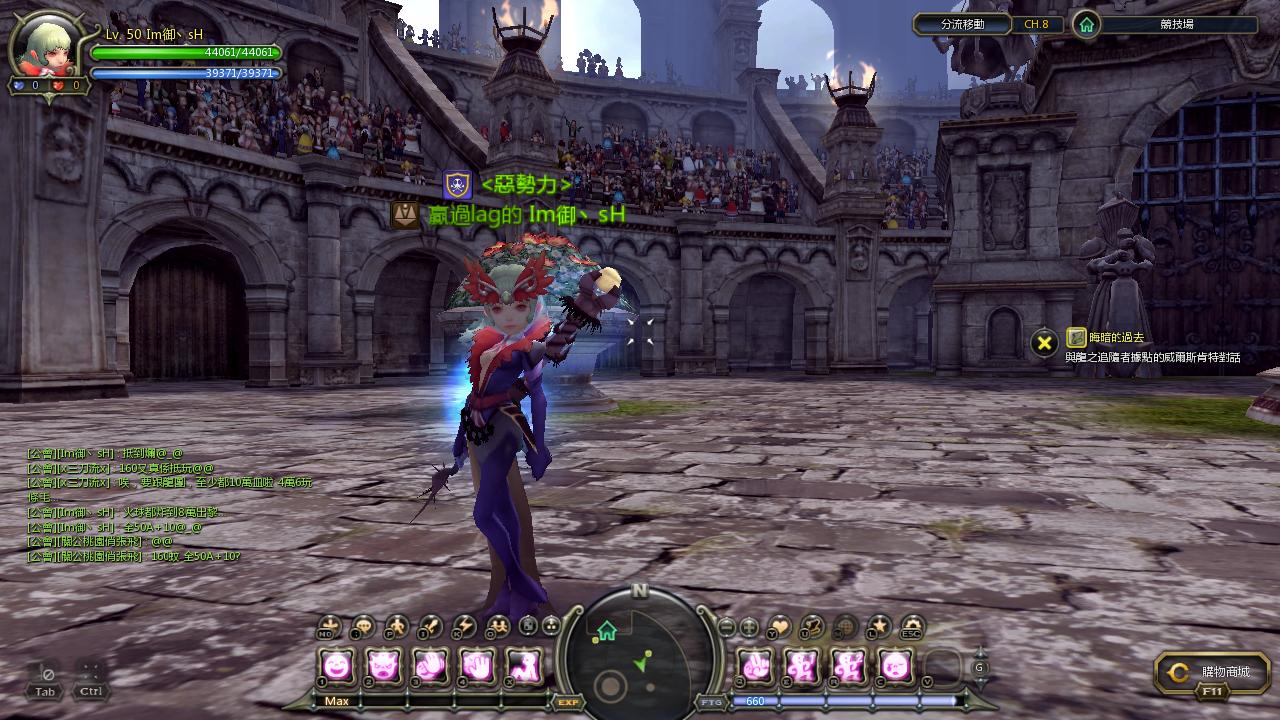Click the speech bubble icon in the menu row
Viewport: 1280px width, 720px height.
pos(363,627)
